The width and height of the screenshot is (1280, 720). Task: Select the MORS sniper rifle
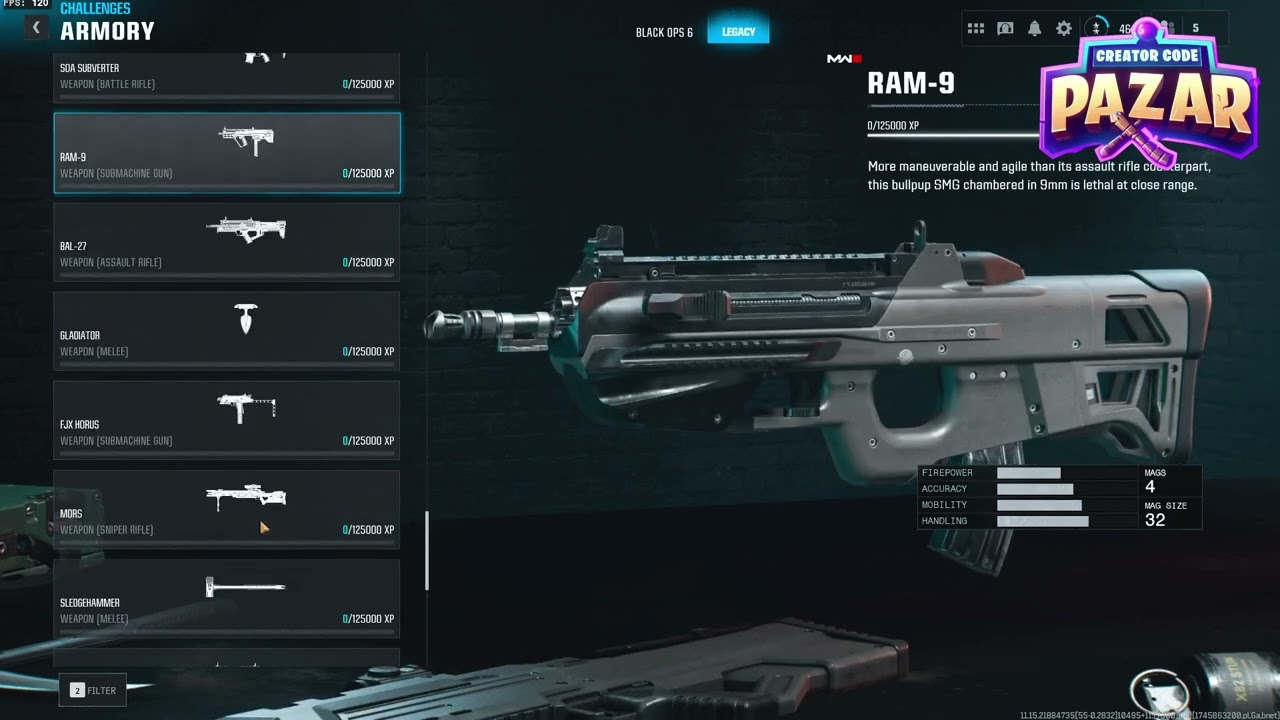226,509
